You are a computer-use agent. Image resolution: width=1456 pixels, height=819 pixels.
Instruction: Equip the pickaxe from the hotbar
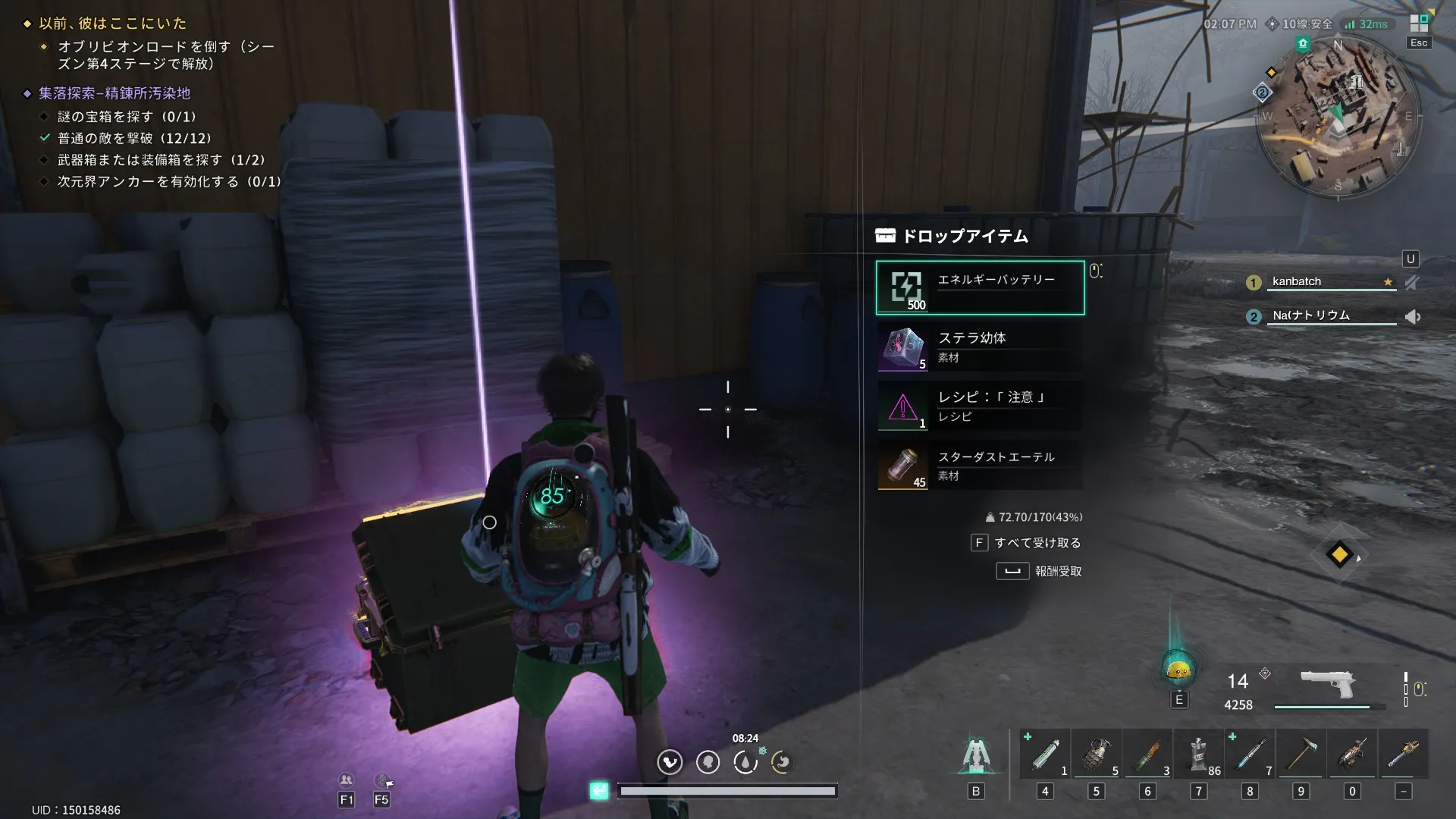pos(1301,755)
